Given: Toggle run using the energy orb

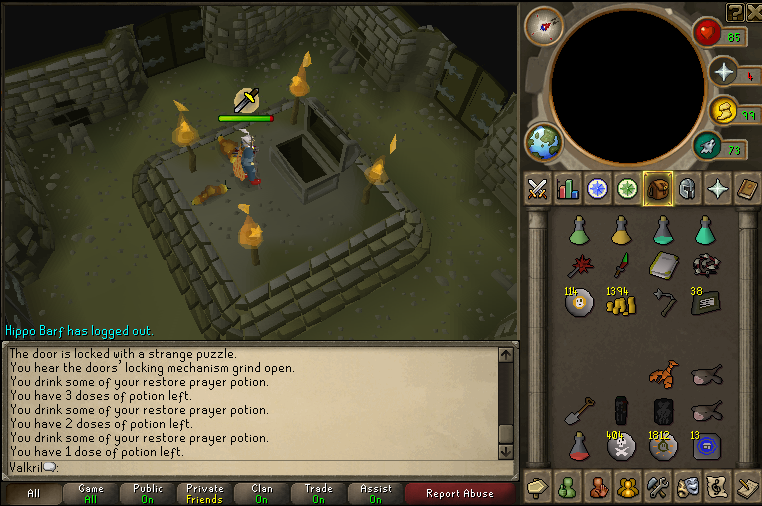Looking at the screenshot, I should pyautogui.click(x=720, y=110).
